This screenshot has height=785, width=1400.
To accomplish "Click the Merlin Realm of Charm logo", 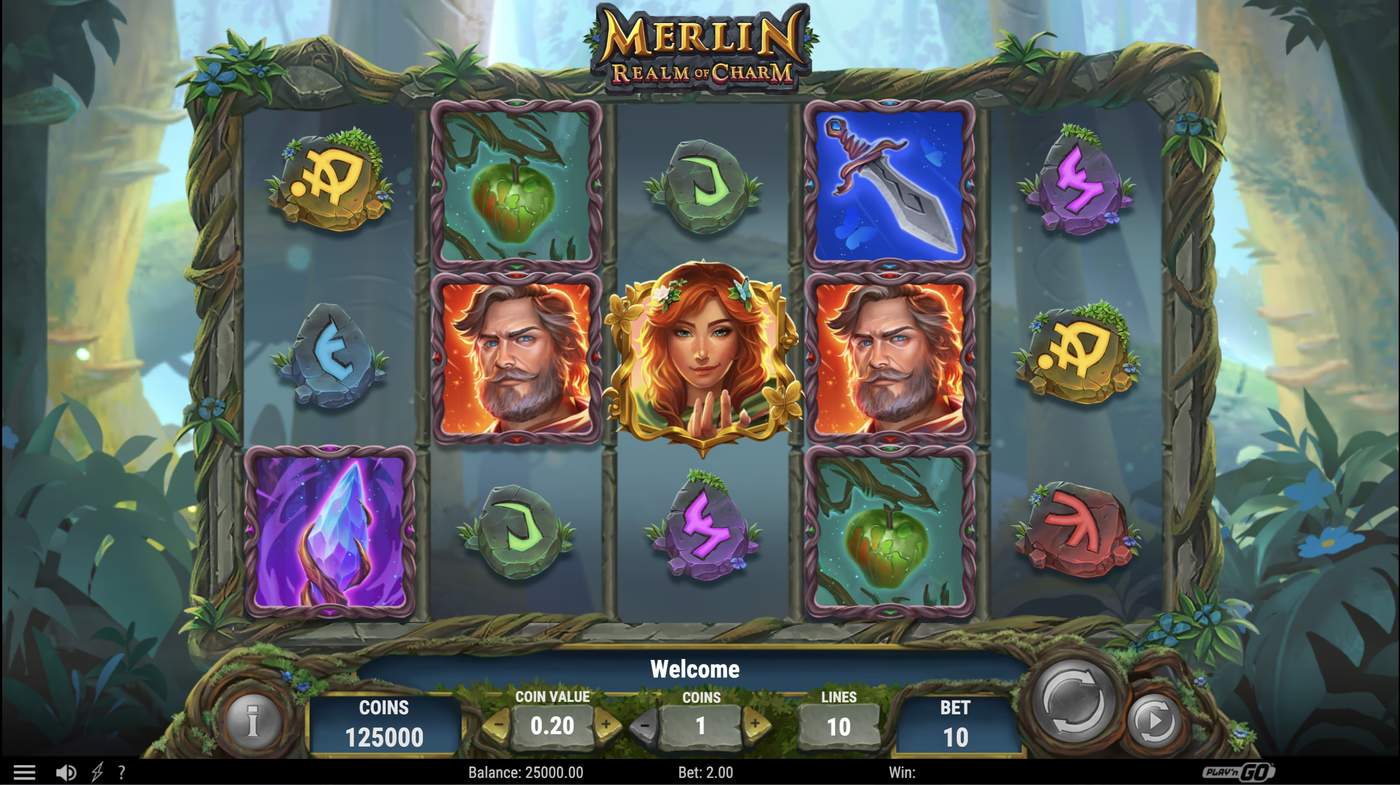I will [x=700, y=45].
